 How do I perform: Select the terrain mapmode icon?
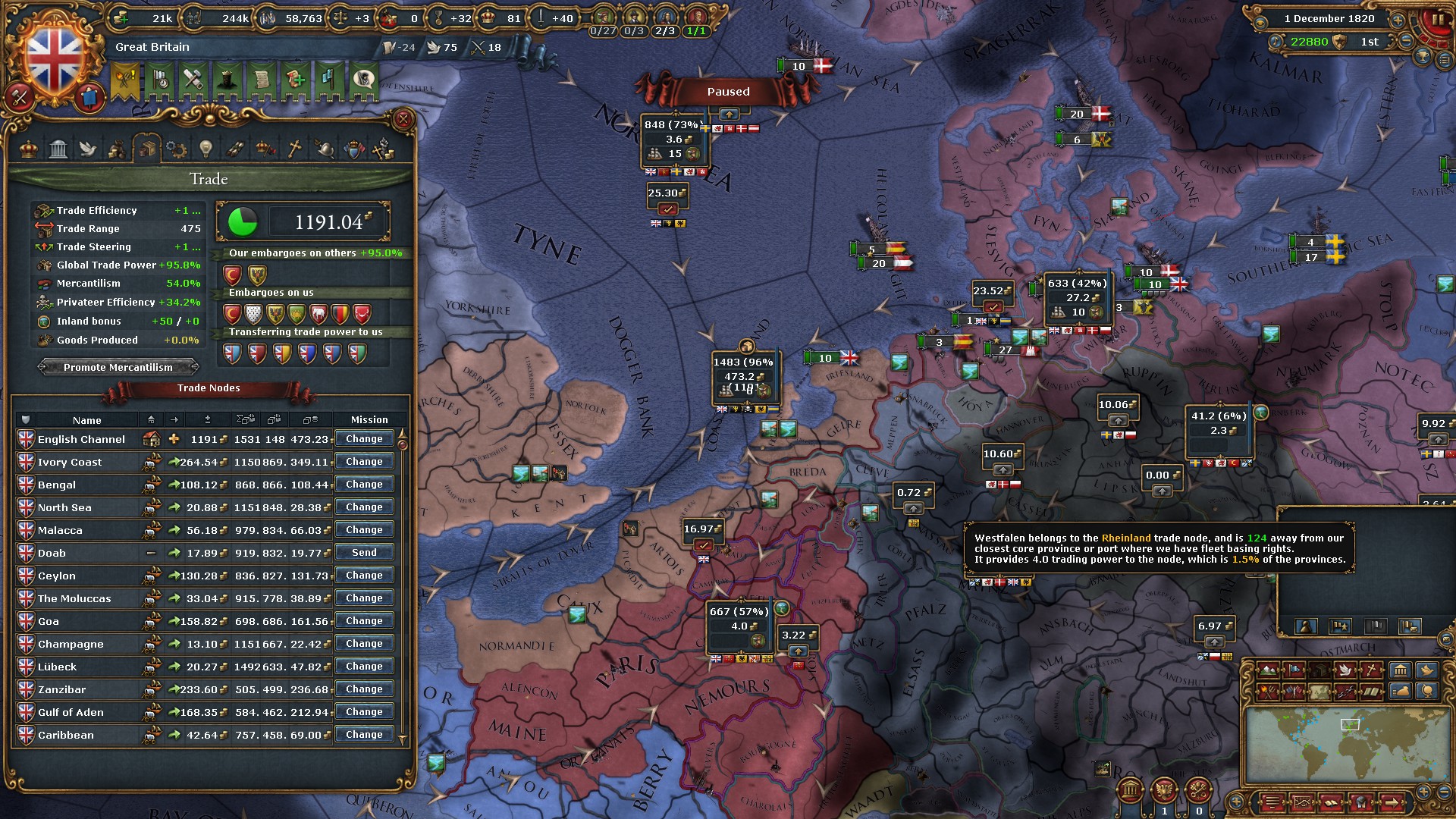[x=1268, y=670]
